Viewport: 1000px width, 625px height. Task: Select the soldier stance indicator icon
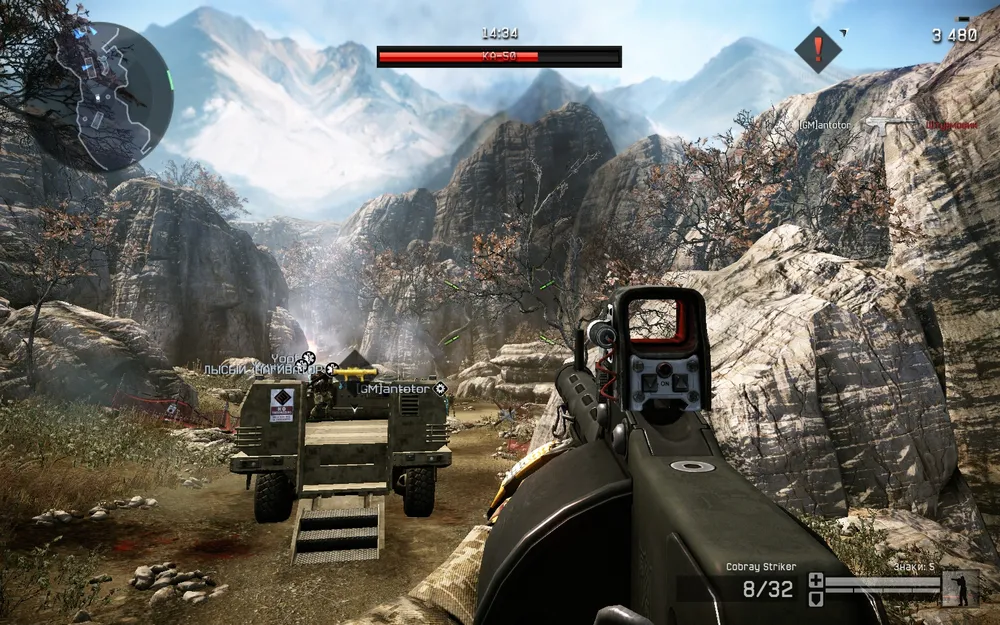coord(961,588)
